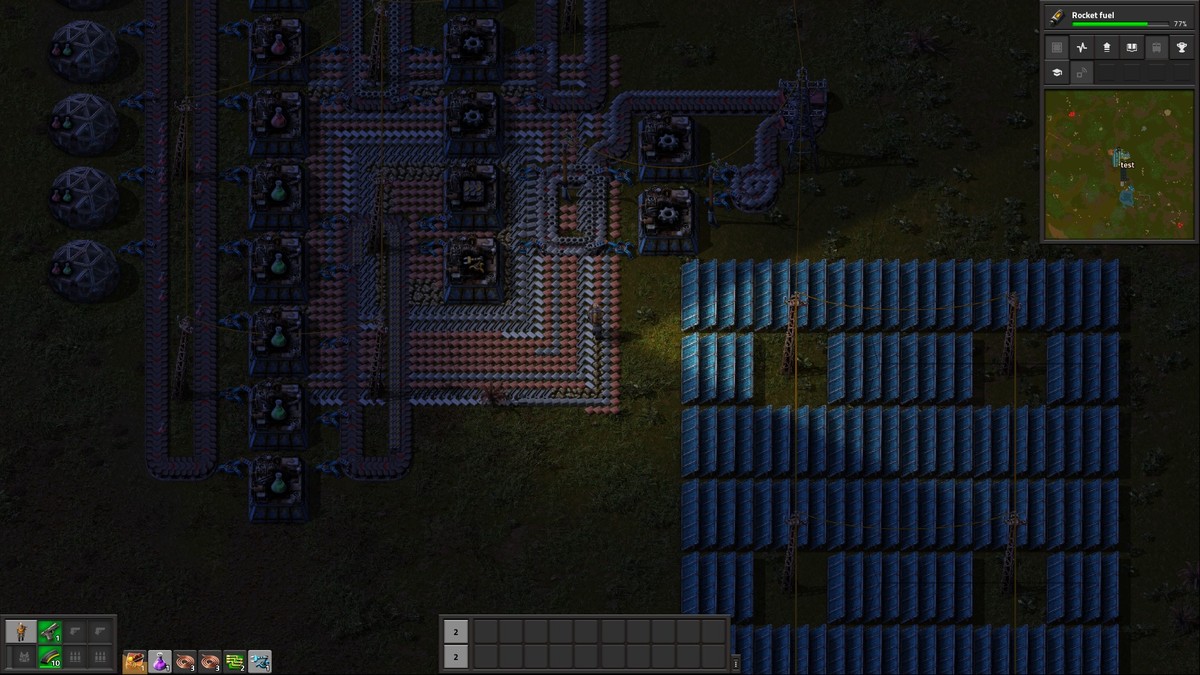Click the orange chest-like first queue item

click(x=135, y=661)
